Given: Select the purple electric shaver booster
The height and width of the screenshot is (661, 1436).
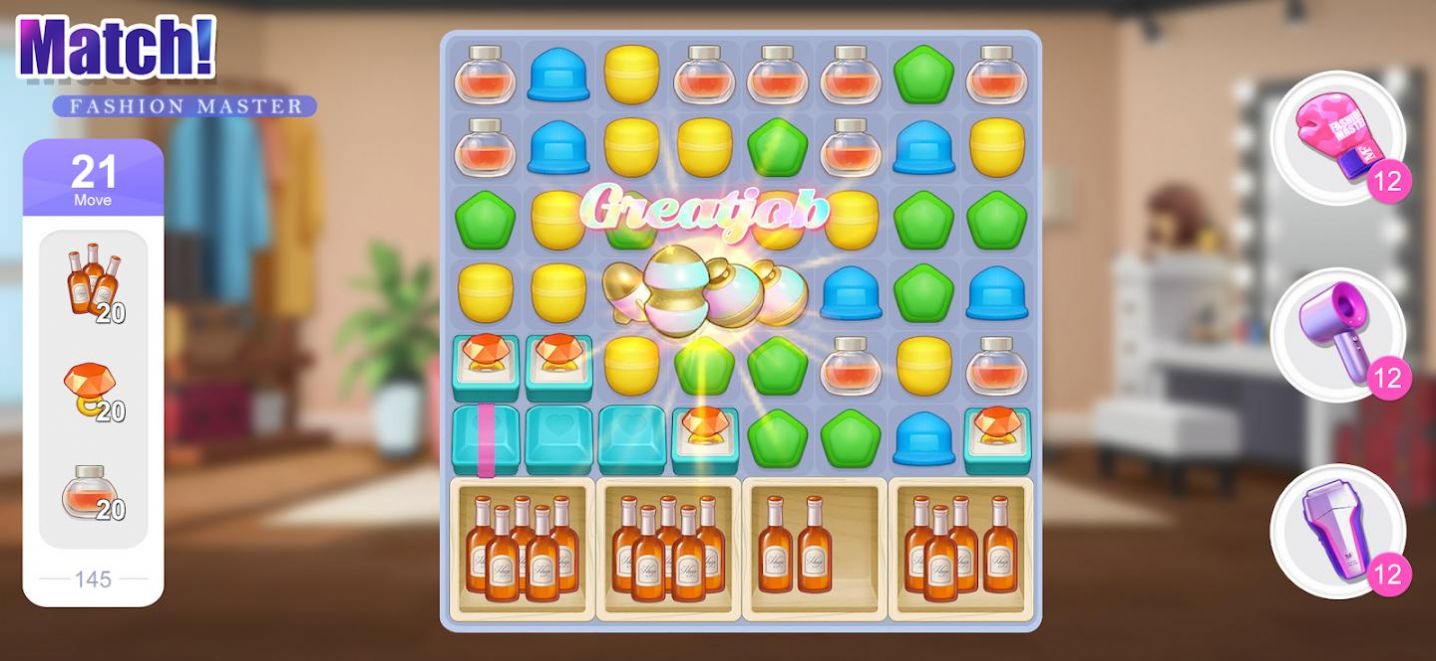Looking at the screenshot, I should pos(1336,530).
